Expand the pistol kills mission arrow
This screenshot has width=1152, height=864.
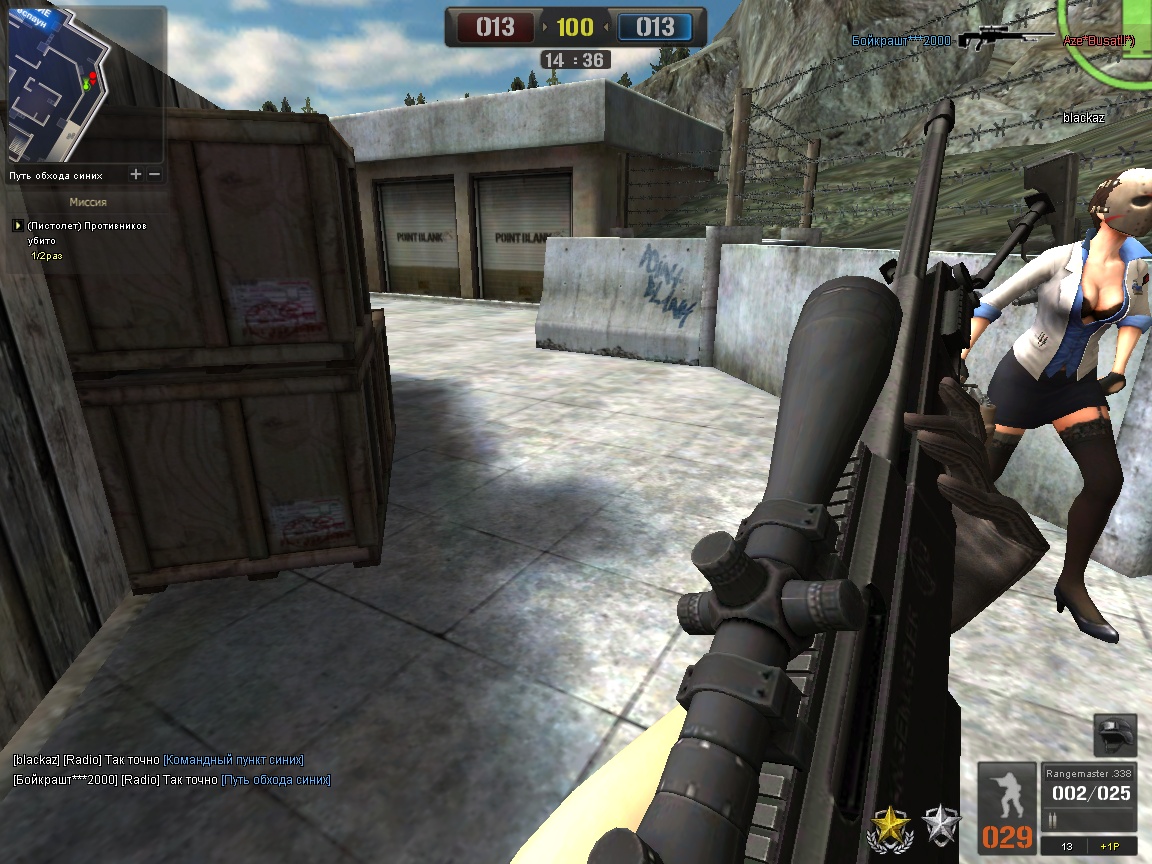tap(17, 226)
